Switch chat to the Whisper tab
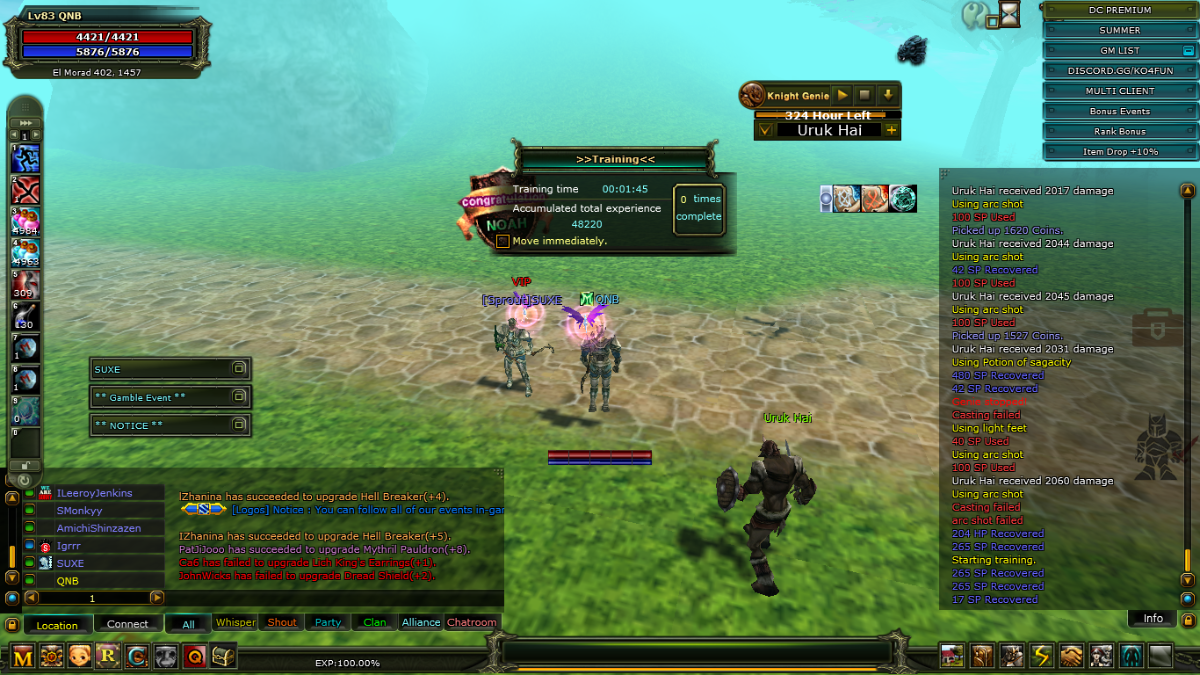Screen dimensions: 1200x675 coord(236,622)
